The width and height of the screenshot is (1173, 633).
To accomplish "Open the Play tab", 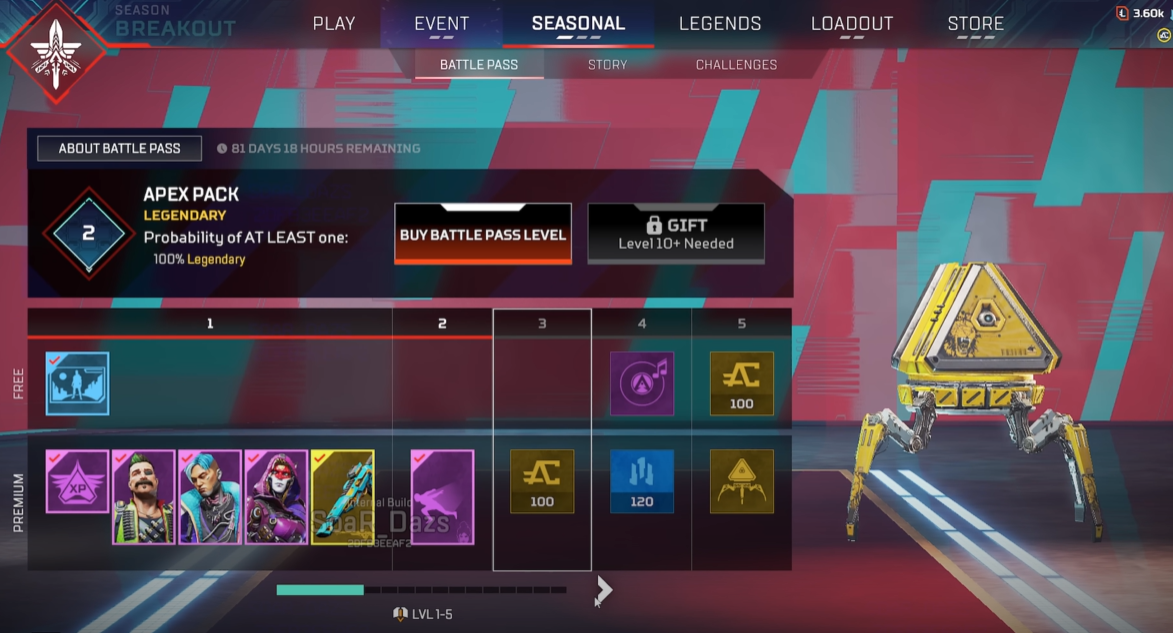I will click(x=334, y=24).
